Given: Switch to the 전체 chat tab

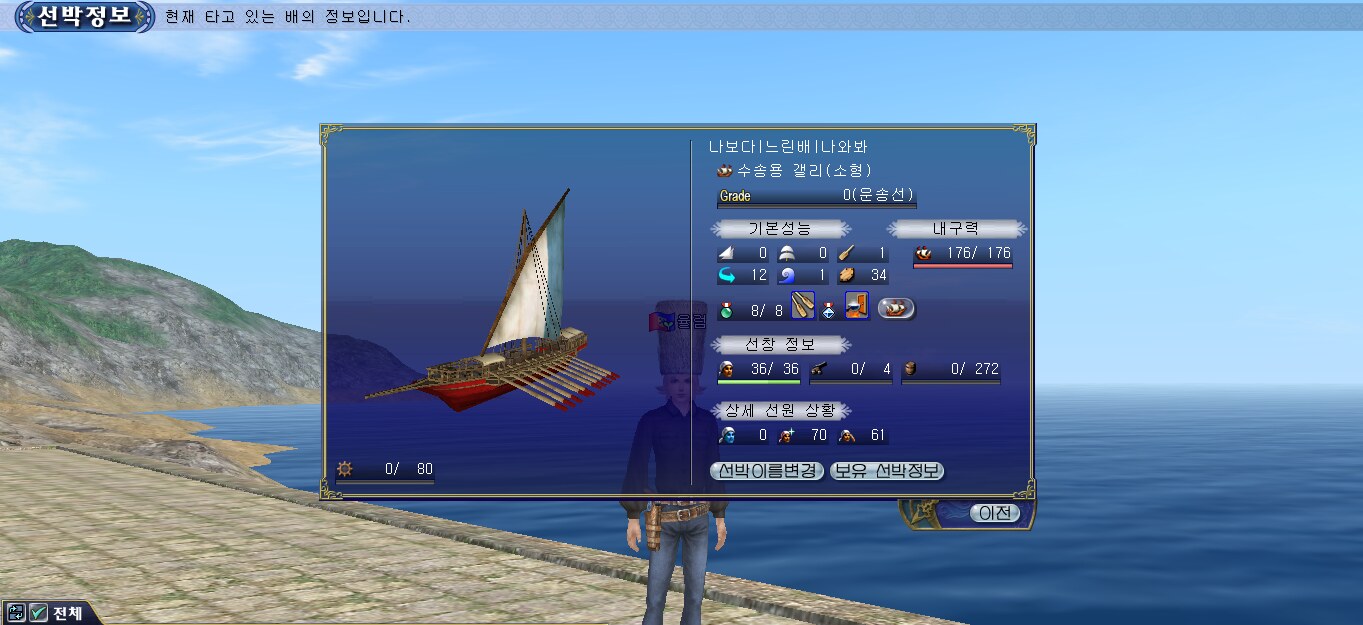Looking at the screenshot, I should tap(67, 613).
